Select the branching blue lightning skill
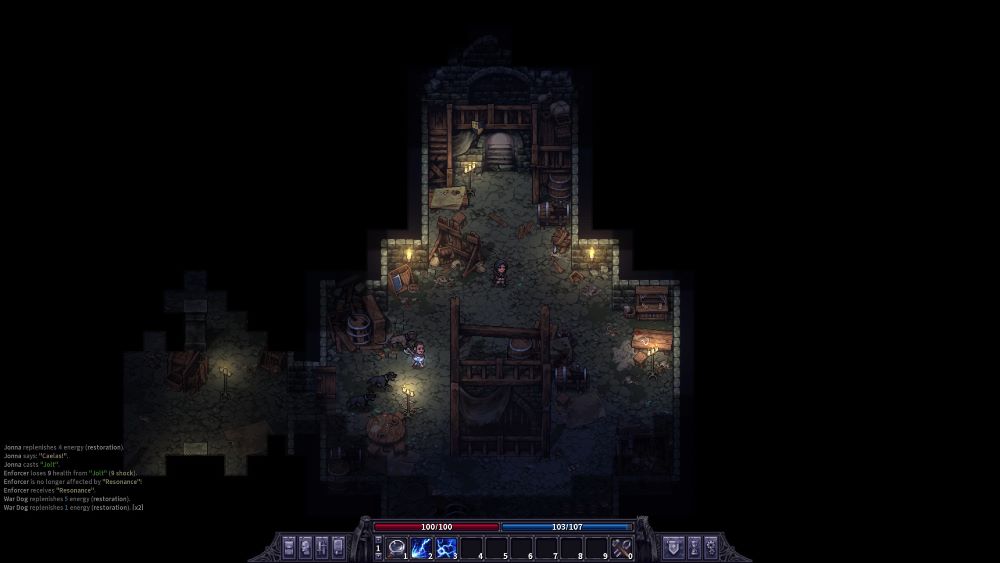 tap(446, 547)
